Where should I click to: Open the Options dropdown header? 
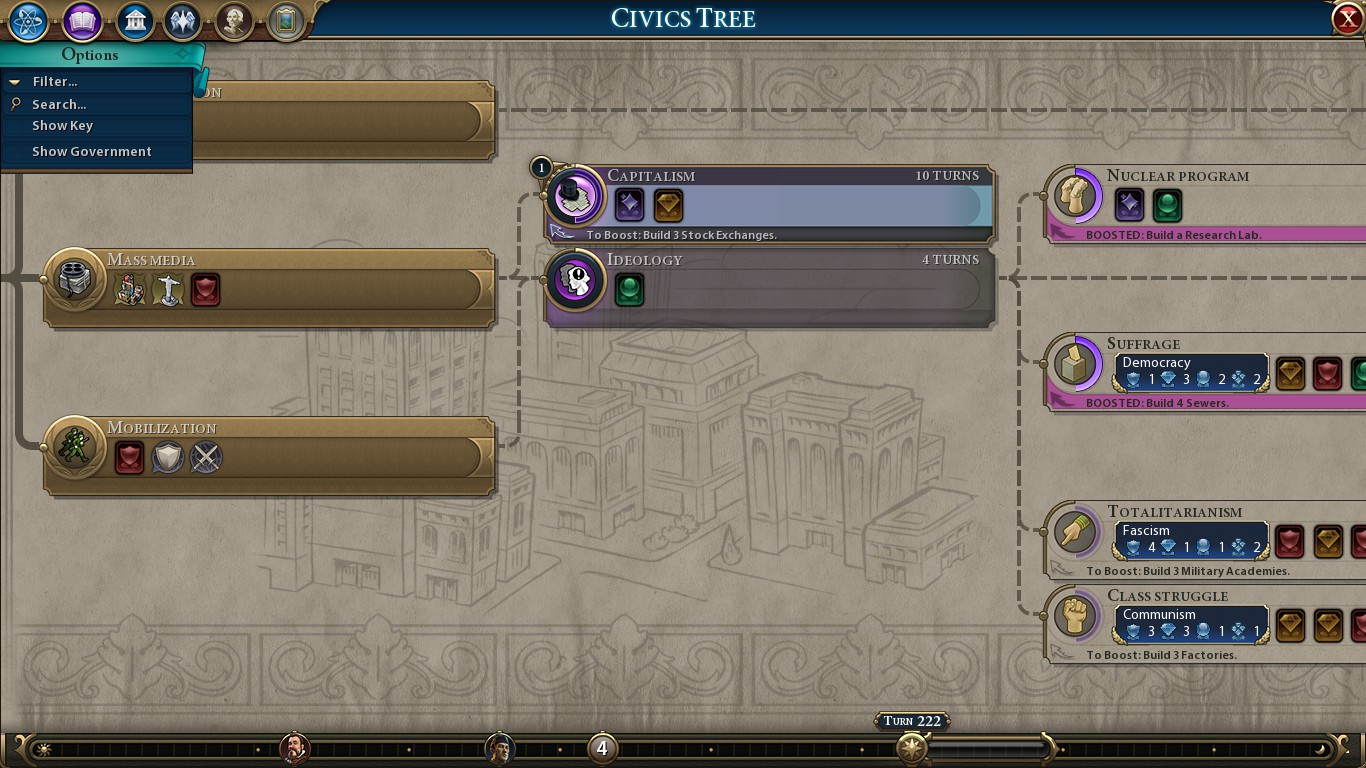(x=91, y=55)
